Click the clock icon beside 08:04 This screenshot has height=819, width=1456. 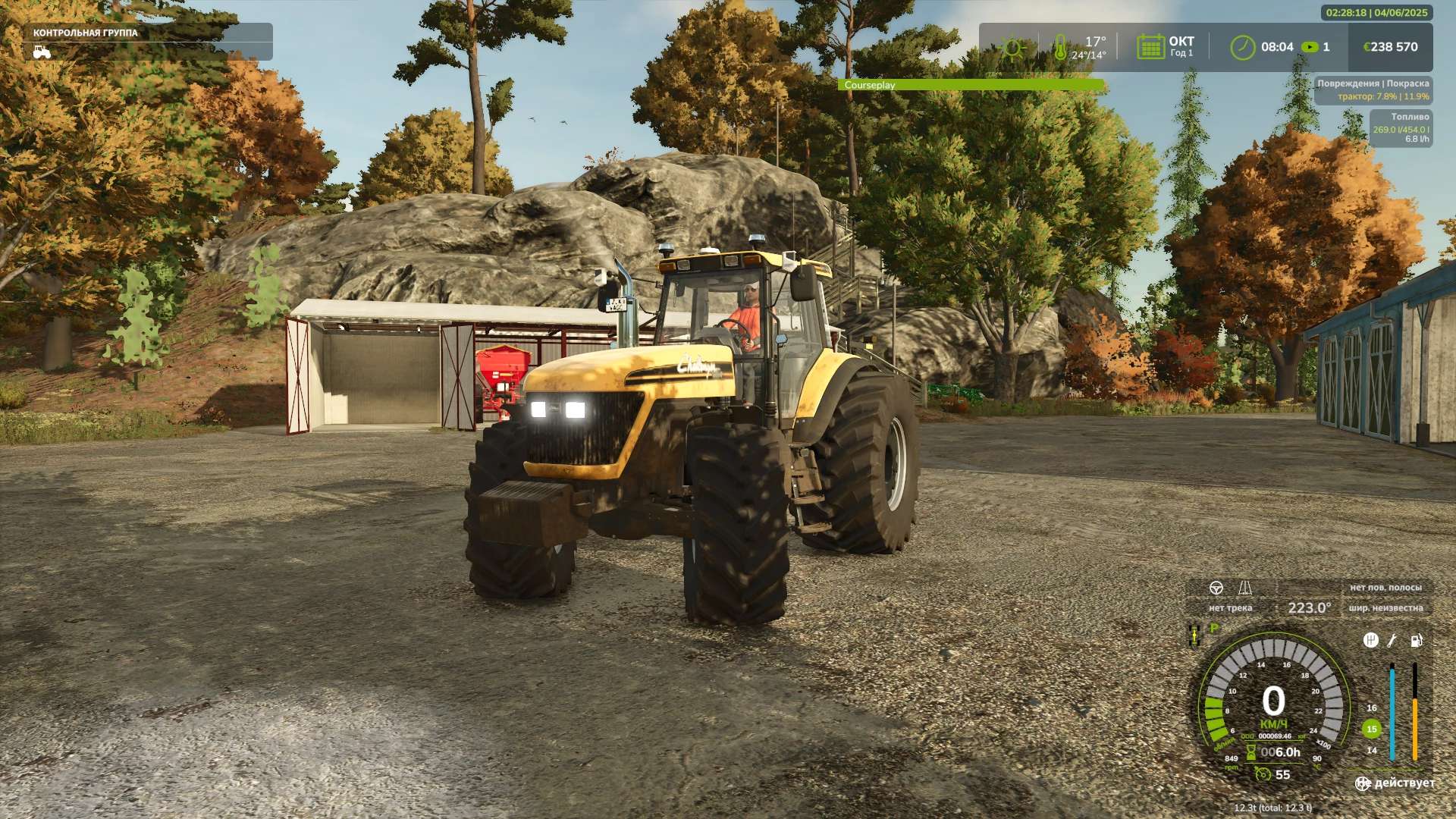coord(1242,47)
